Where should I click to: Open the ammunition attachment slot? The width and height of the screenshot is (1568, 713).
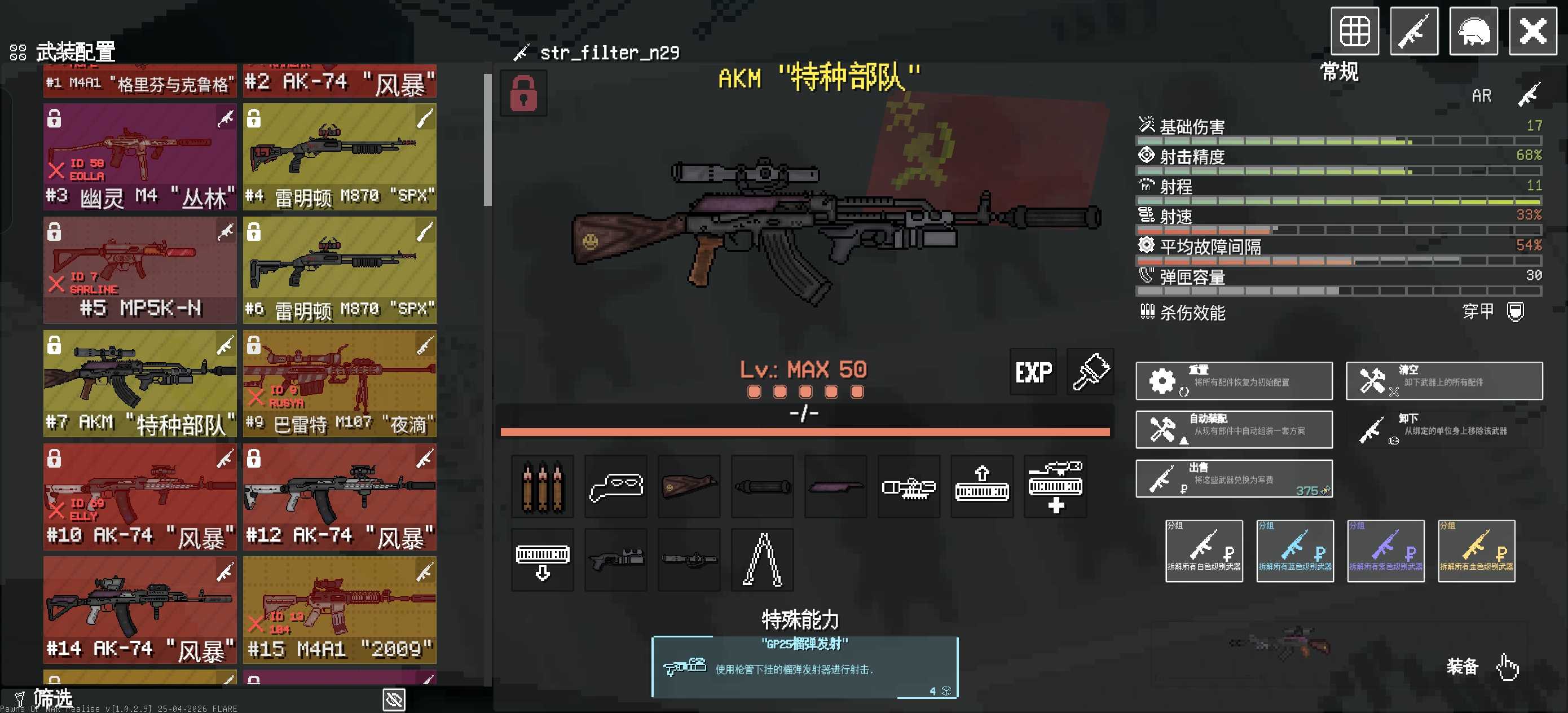point(543,486)
